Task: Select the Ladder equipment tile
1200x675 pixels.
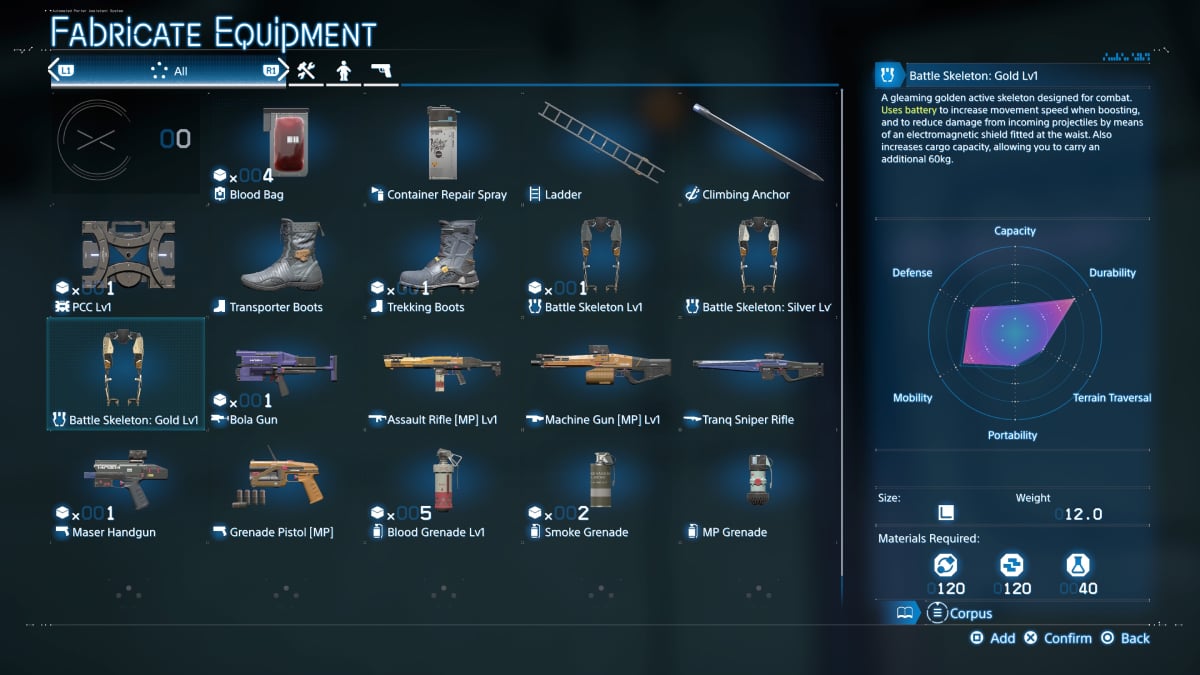Action: [599, 148]
